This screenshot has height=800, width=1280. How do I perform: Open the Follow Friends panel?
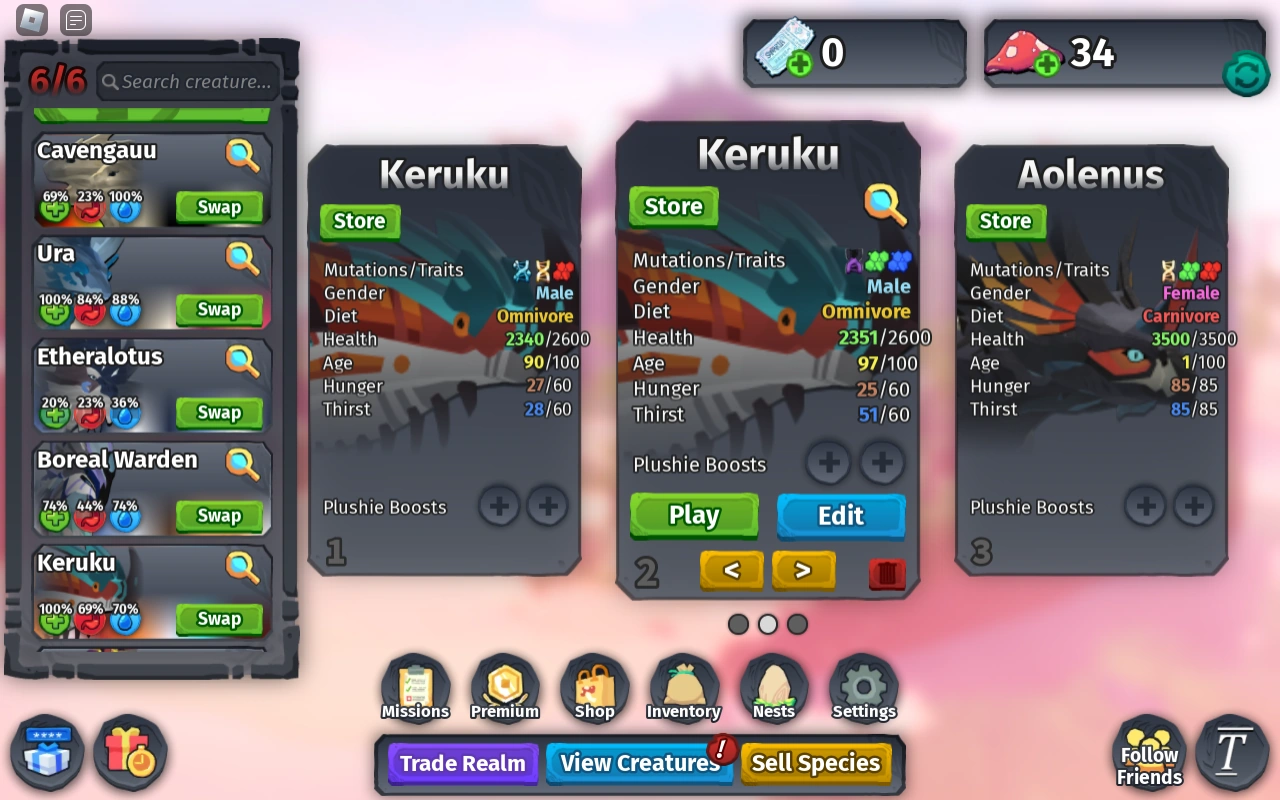[x=1148, y=753]
